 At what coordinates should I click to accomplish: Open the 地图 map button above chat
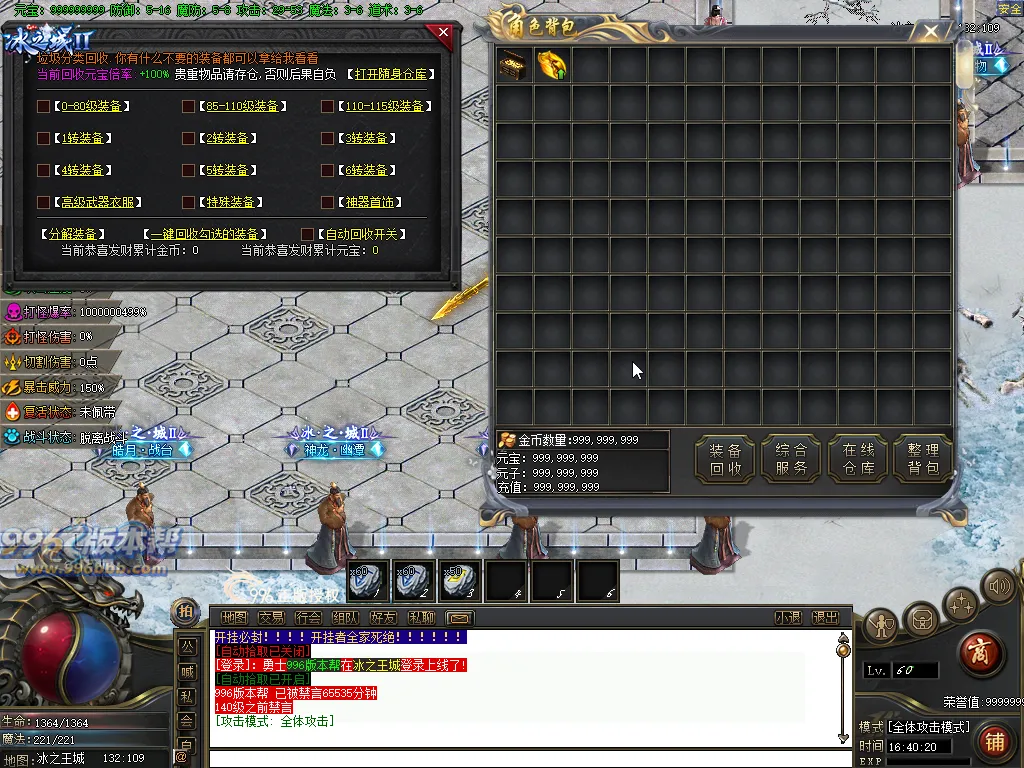pos(233,618)
